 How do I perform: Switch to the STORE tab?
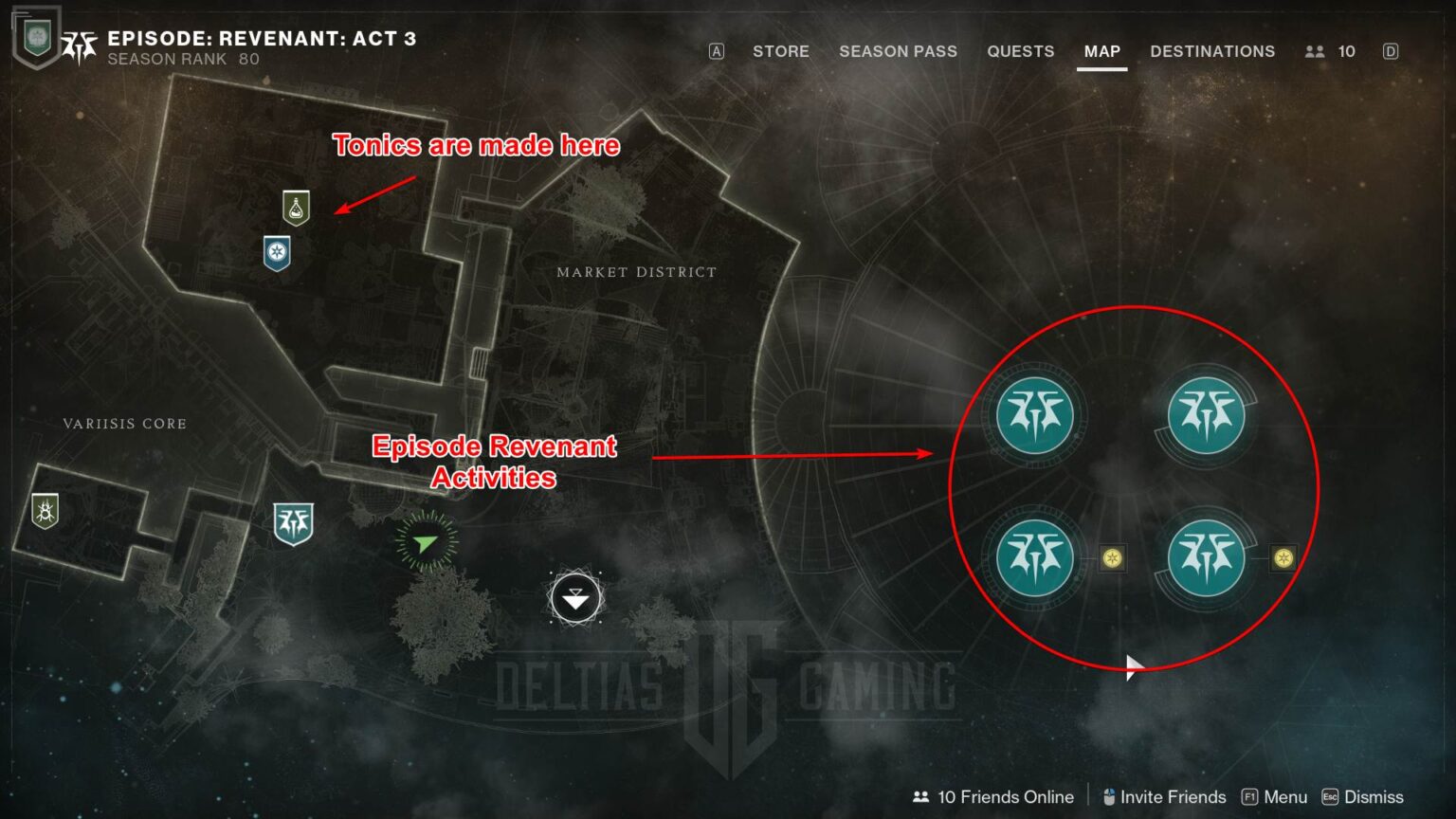pos(780,51)
